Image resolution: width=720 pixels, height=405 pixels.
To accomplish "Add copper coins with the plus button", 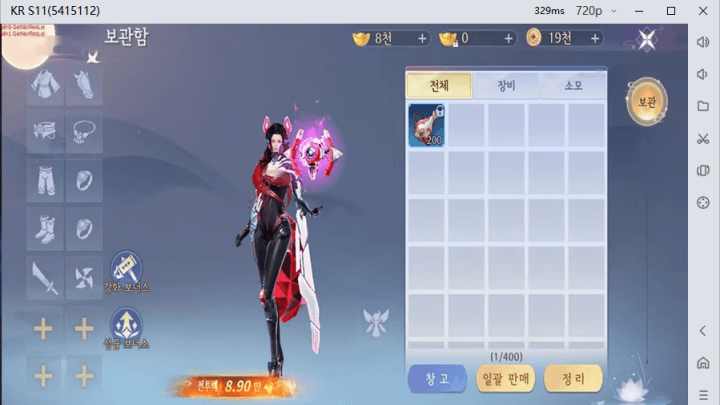I will click(594, 39).
